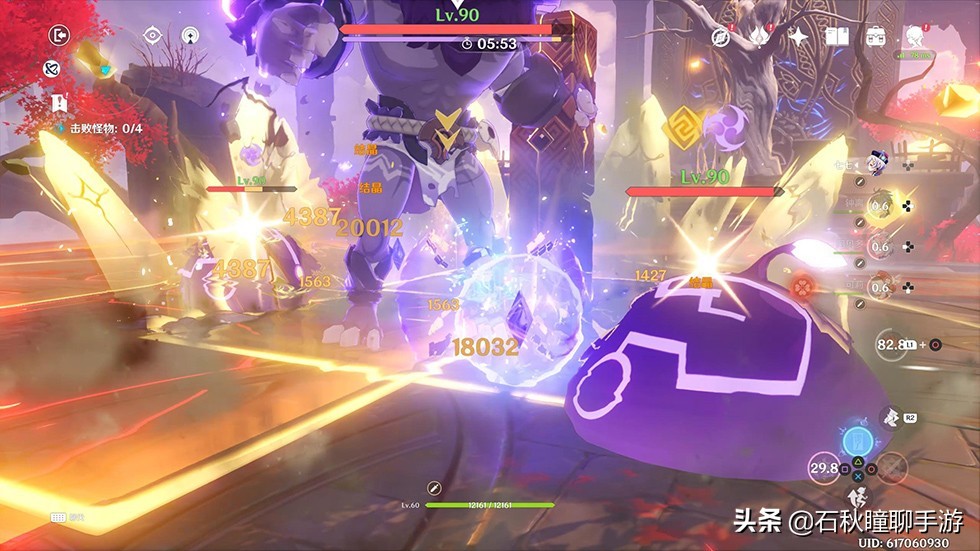Toggle the eye view icon
This screenshot has height=551, width=980.
[152, 35]
